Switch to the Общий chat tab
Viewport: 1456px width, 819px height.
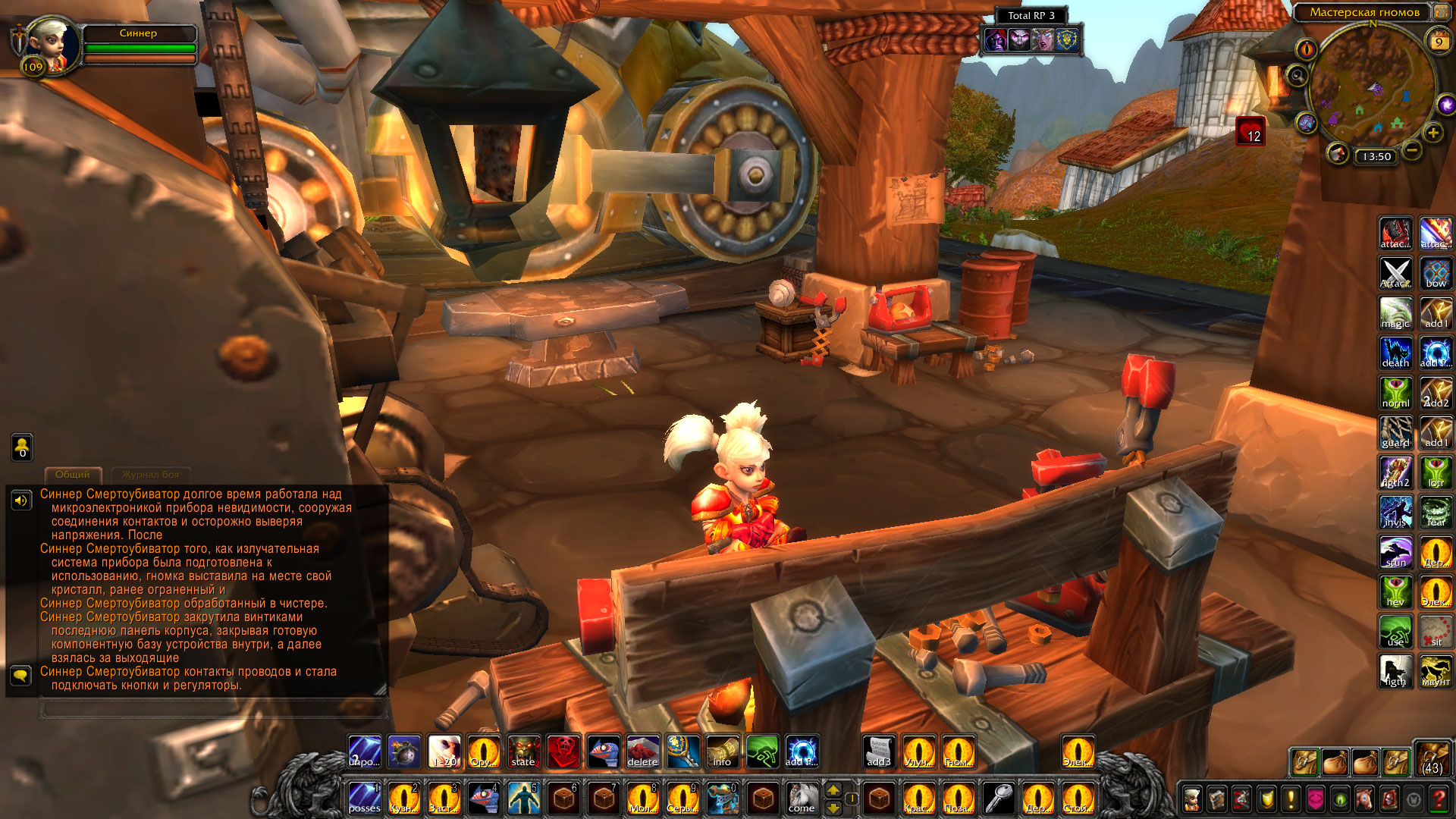coord(73,475)
